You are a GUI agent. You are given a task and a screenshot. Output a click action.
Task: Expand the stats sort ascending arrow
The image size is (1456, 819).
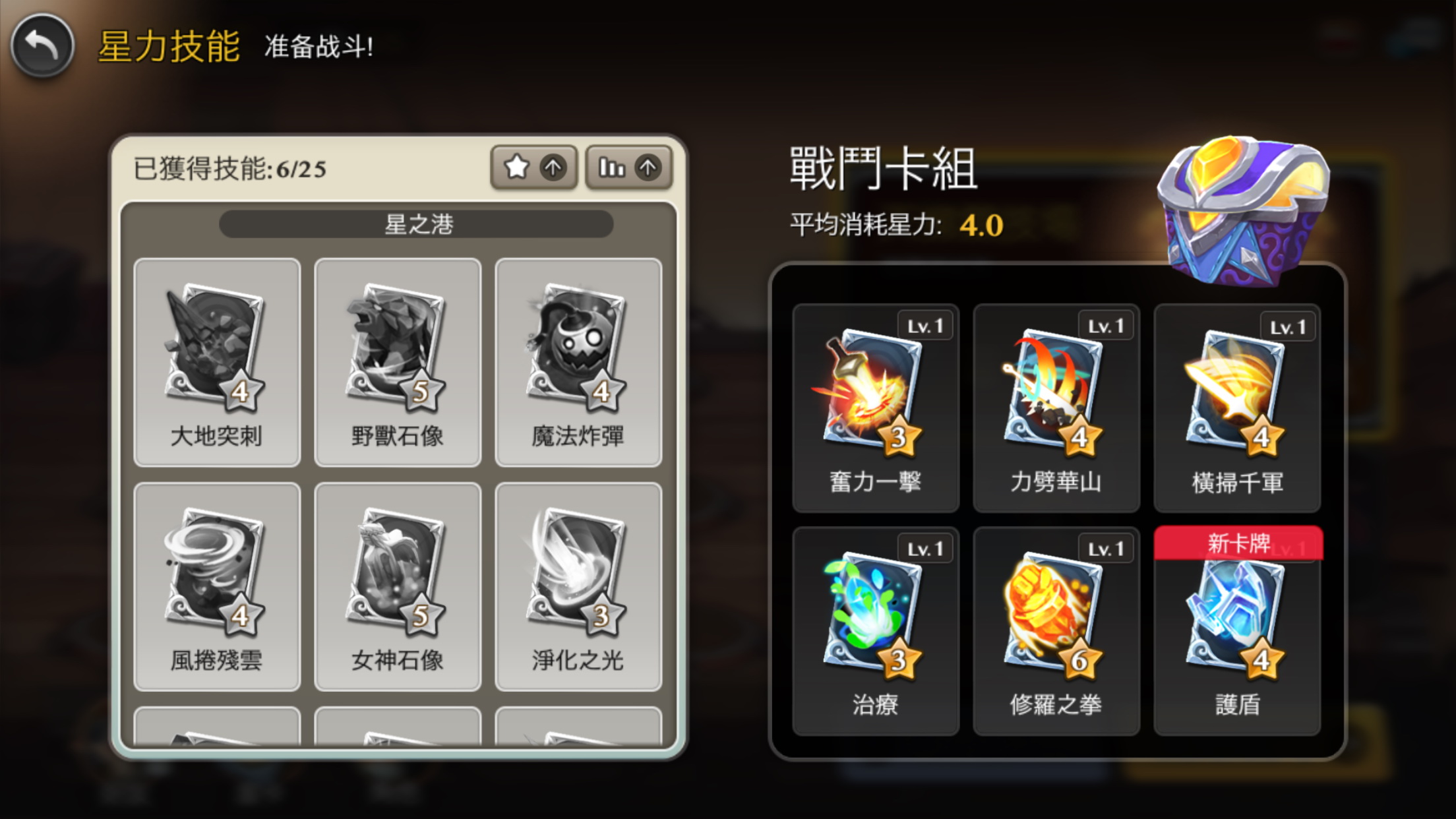click(x=647, y=167)
